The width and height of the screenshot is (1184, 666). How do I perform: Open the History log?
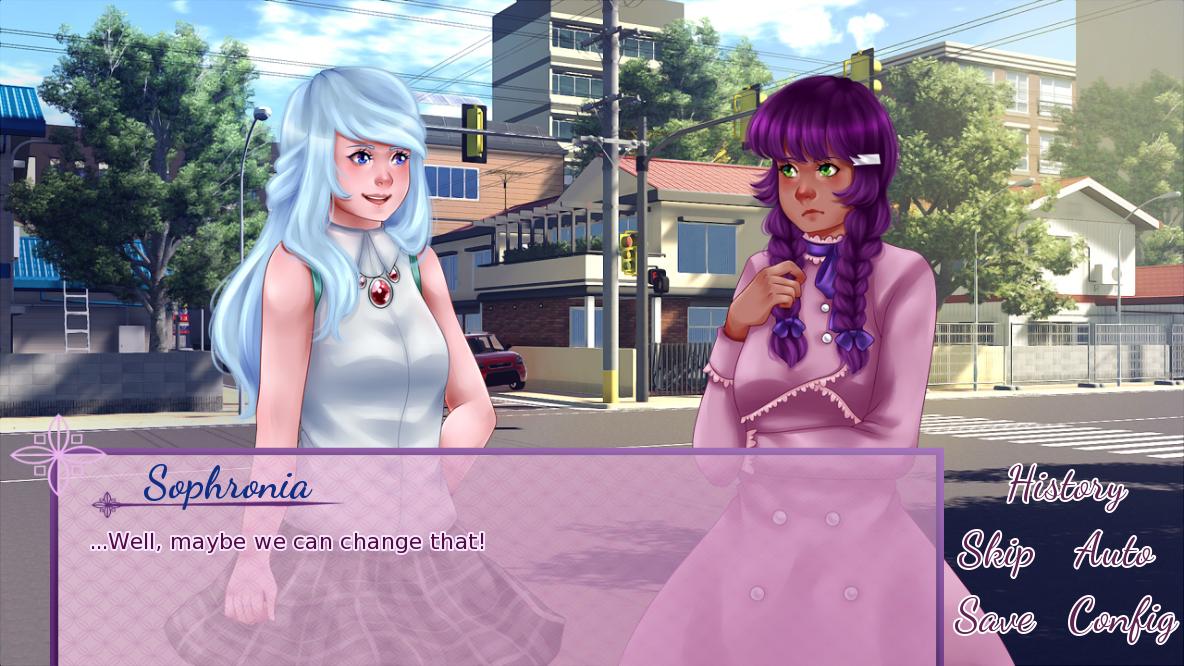pyautogui.click(x=1065, y=488)
